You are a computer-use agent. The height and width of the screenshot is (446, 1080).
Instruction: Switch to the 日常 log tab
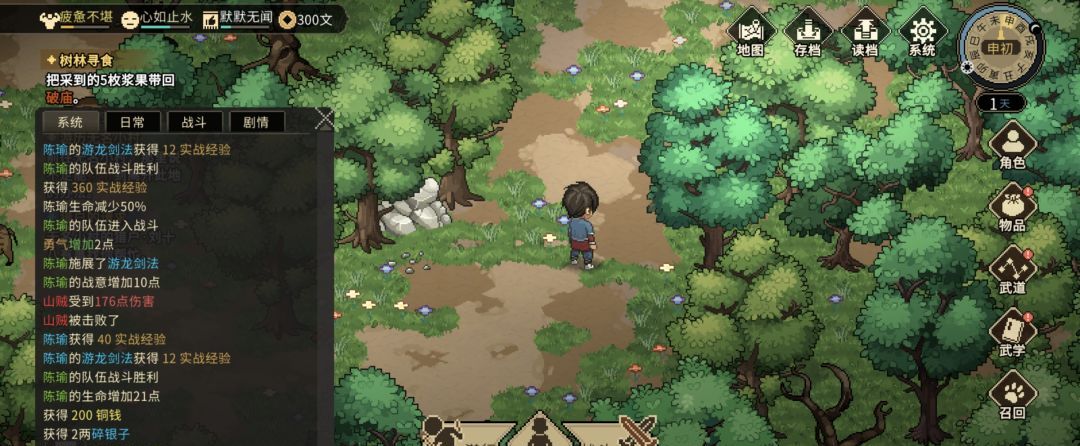point(132,122)
